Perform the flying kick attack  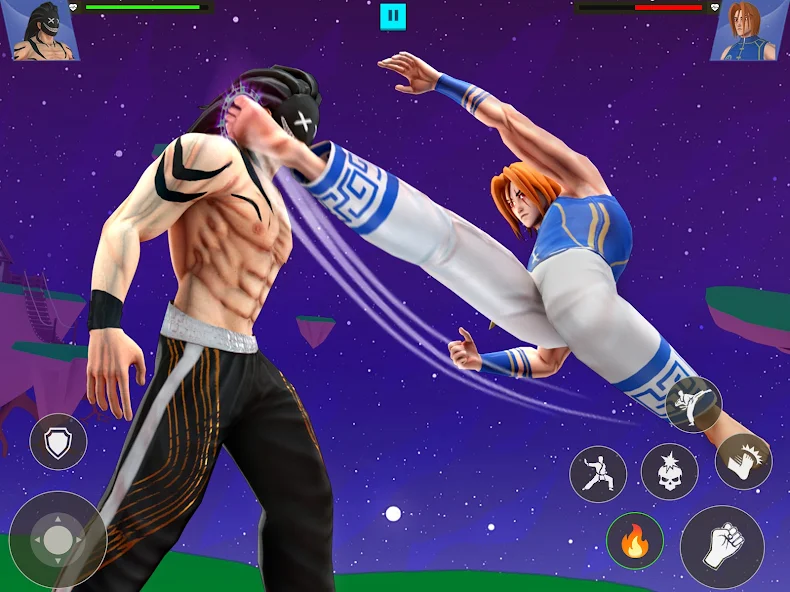(x=693, y=404)
